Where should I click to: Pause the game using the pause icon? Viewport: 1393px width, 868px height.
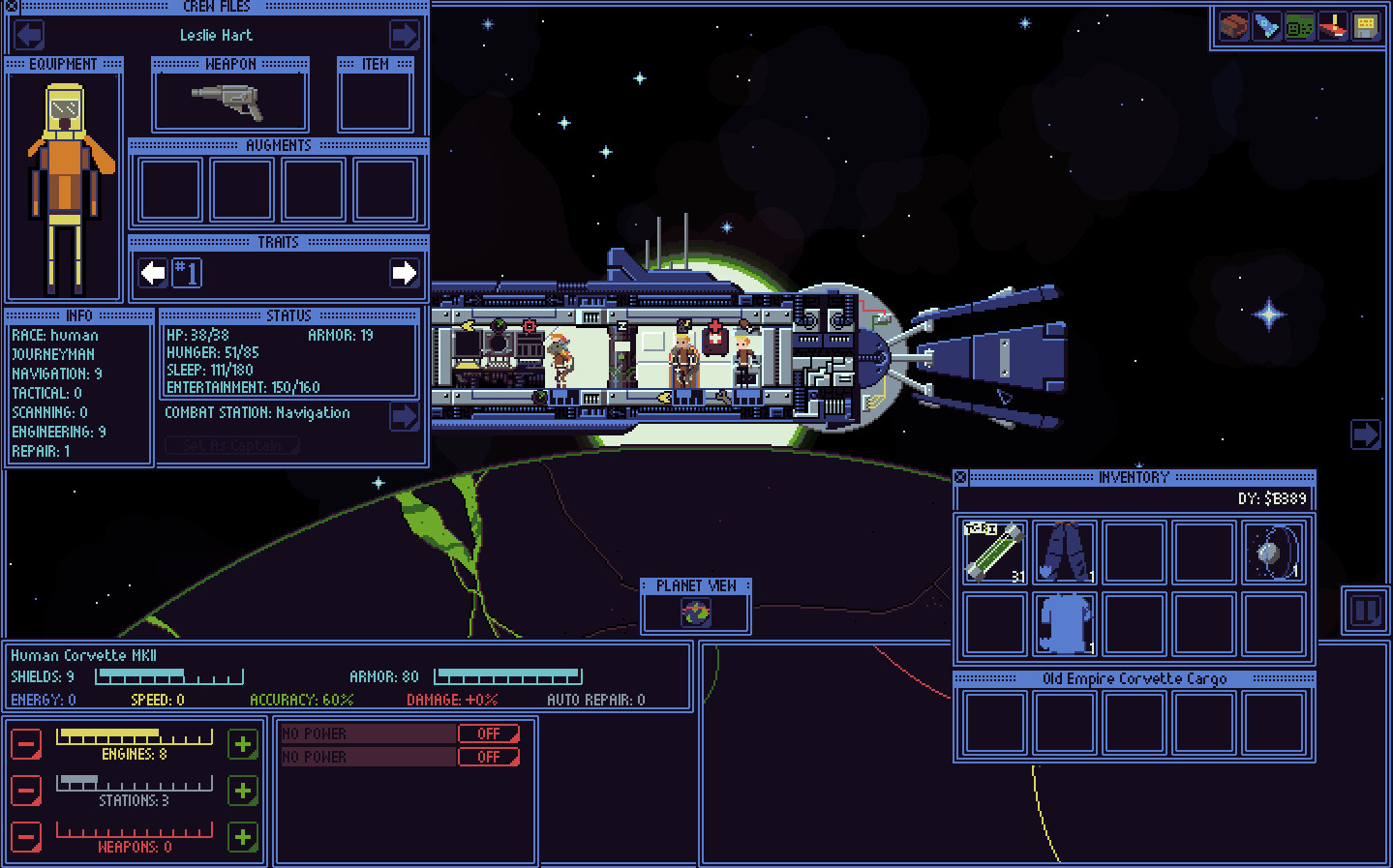tap(1365, 611)
